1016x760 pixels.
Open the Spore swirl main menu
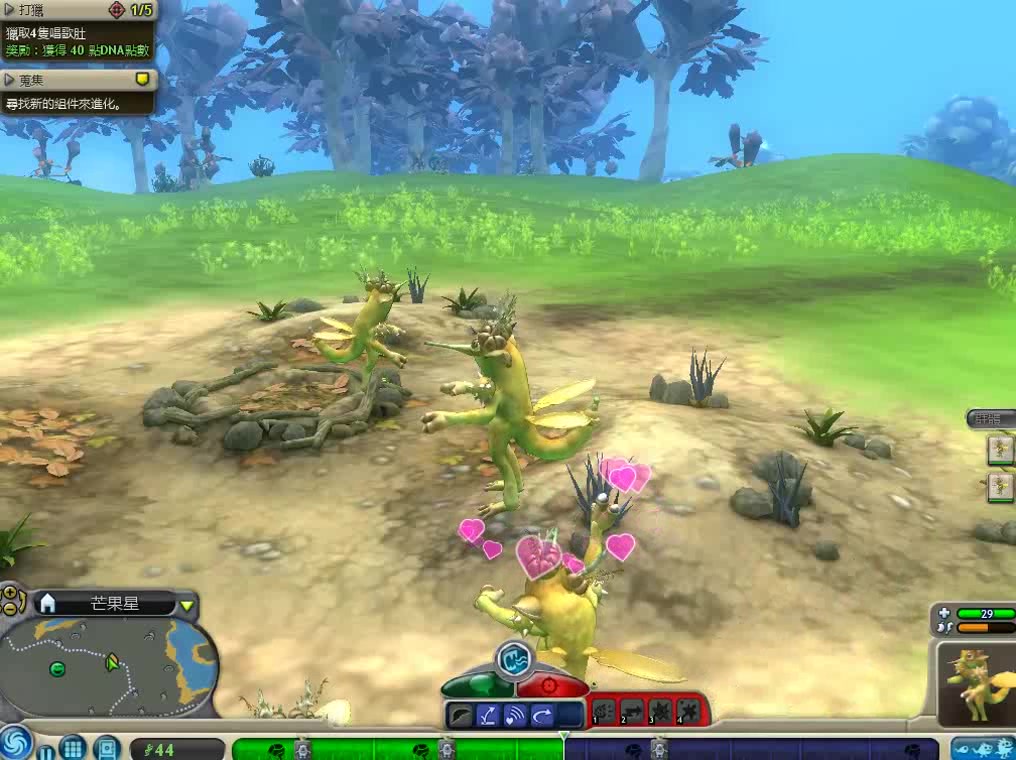(x=15, y=744)
